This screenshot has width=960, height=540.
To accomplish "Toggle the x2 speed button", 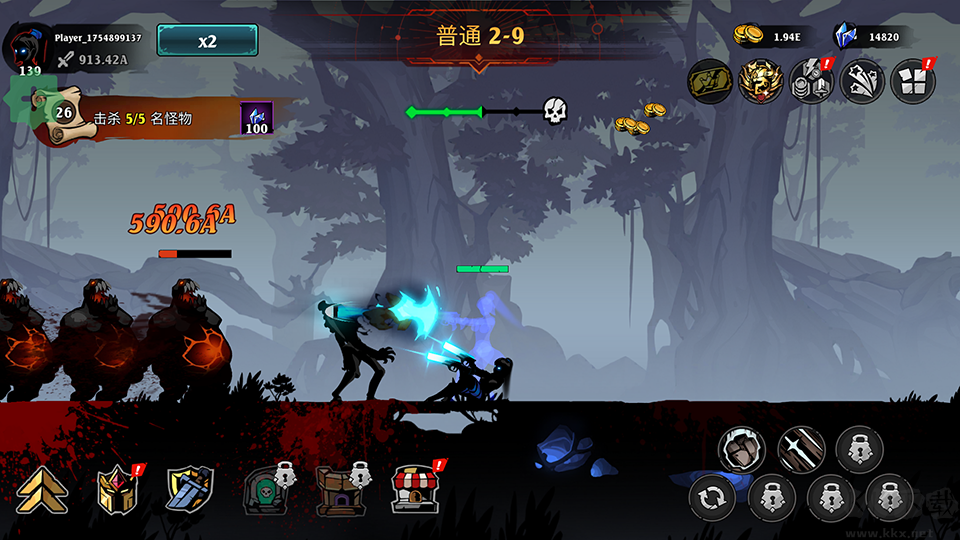I will (207, 41).
